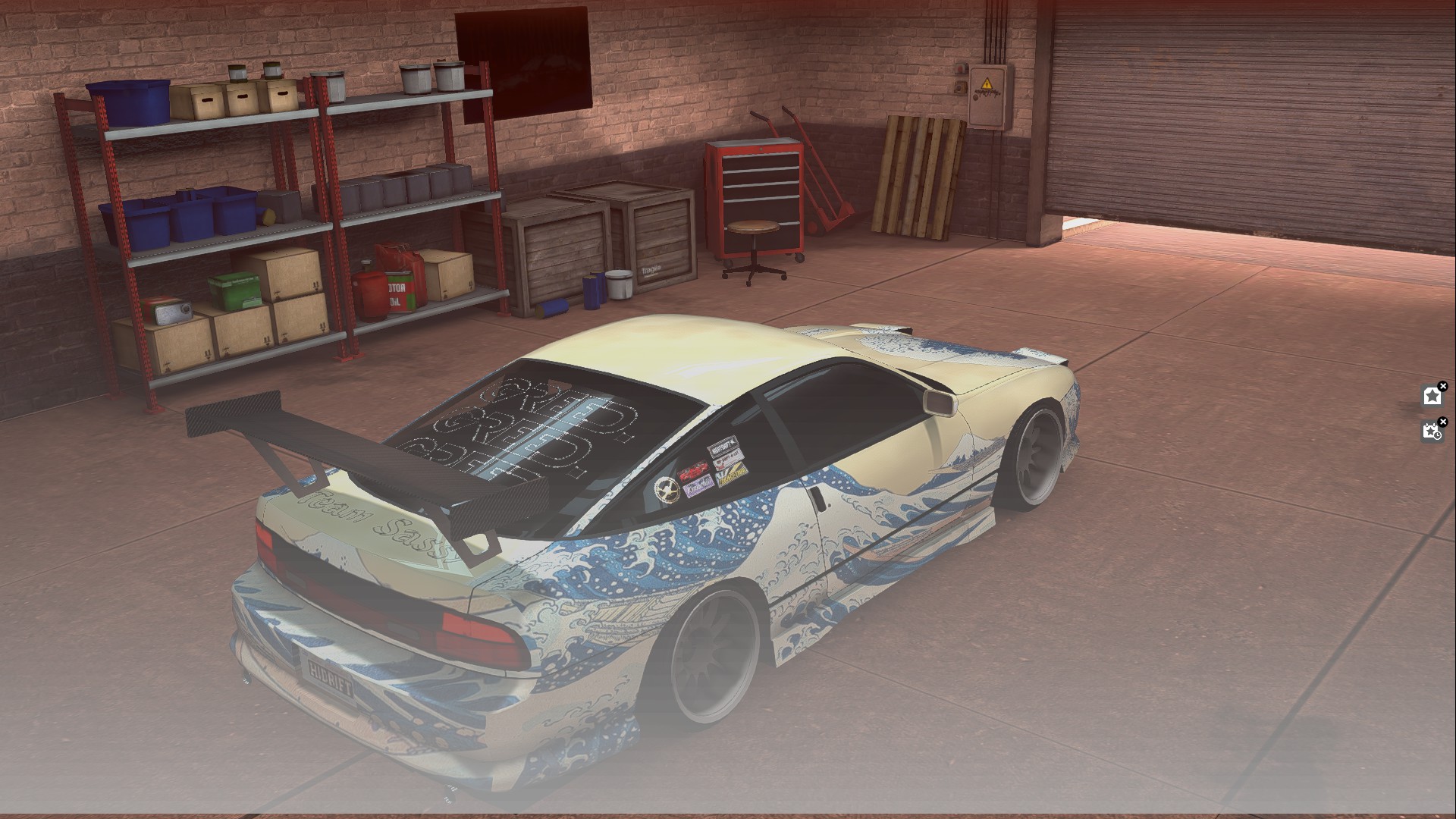Dismiss the star reward notification

click(1443, 385)
